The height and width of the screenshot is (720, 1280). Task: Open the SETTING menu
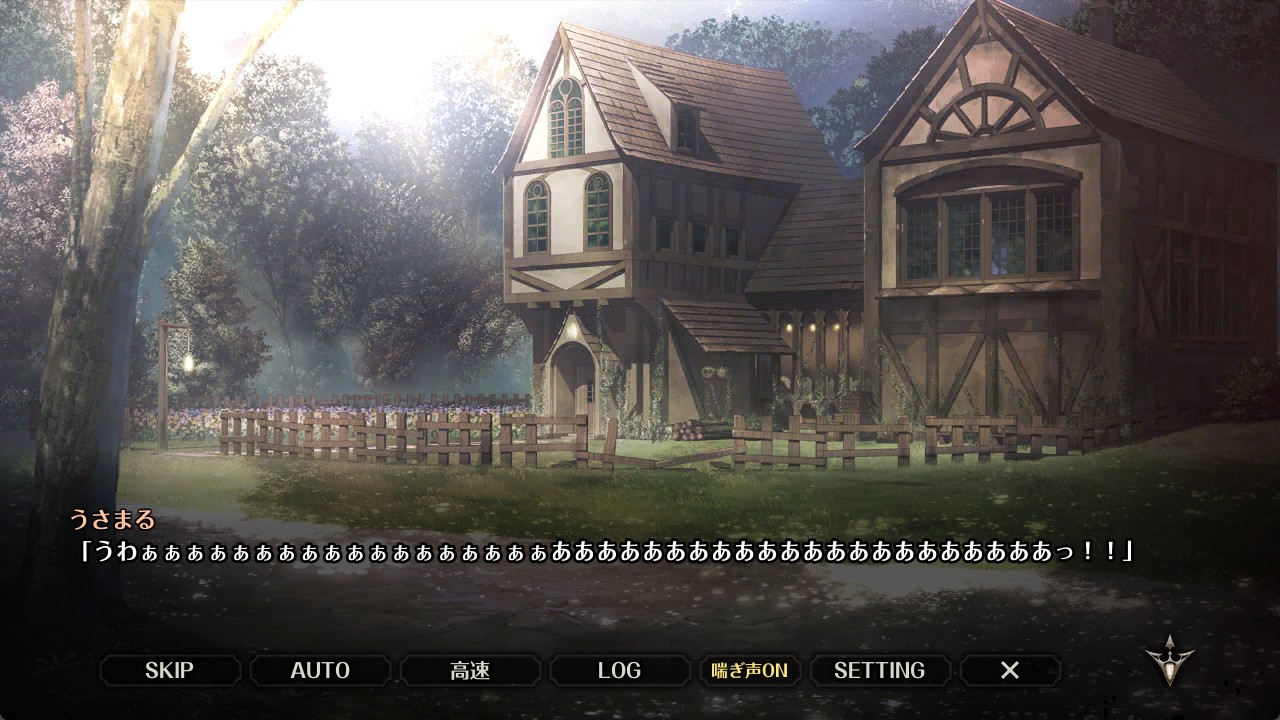click(879, 670)
